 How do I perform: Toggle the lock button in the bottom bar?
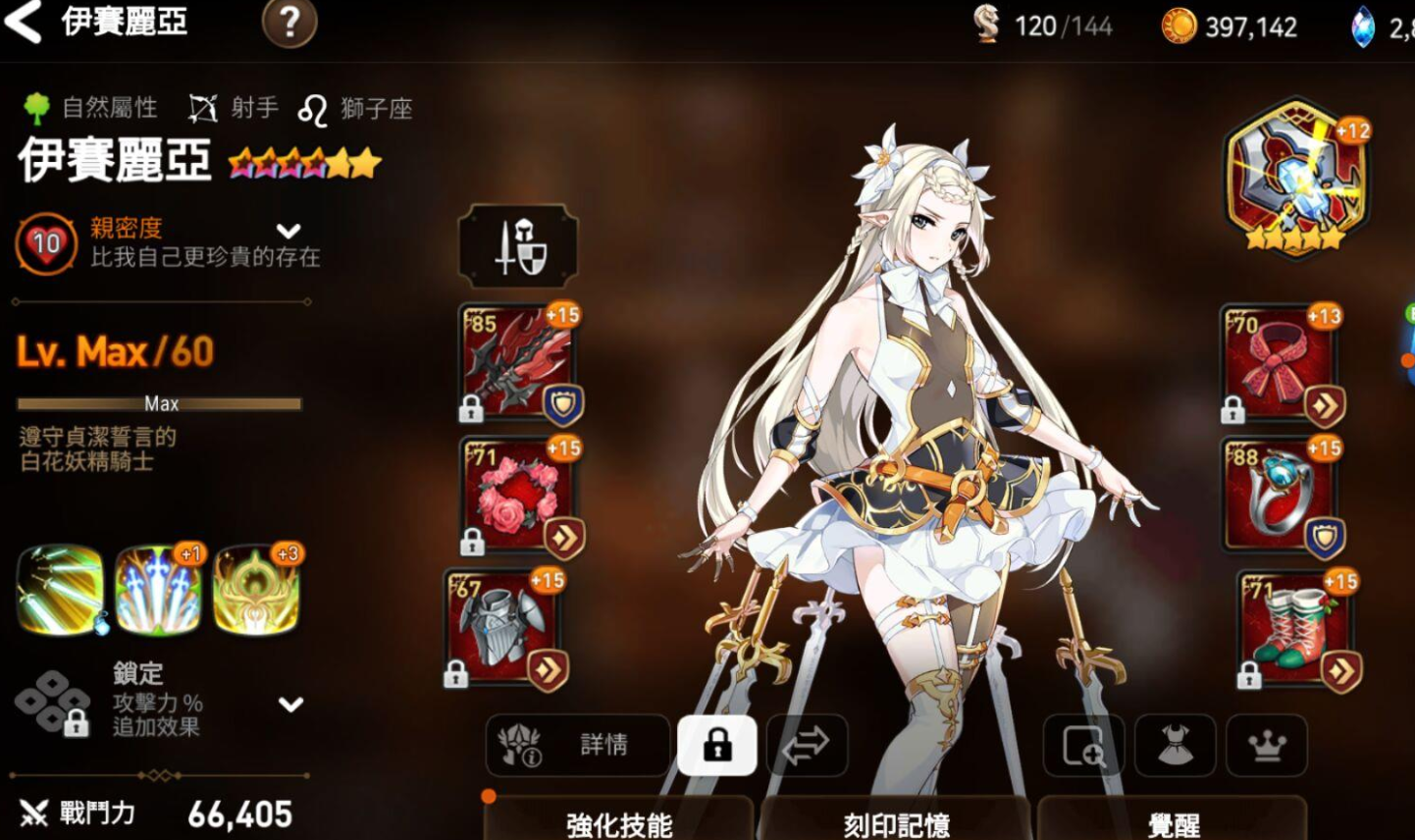pos(719,747)
